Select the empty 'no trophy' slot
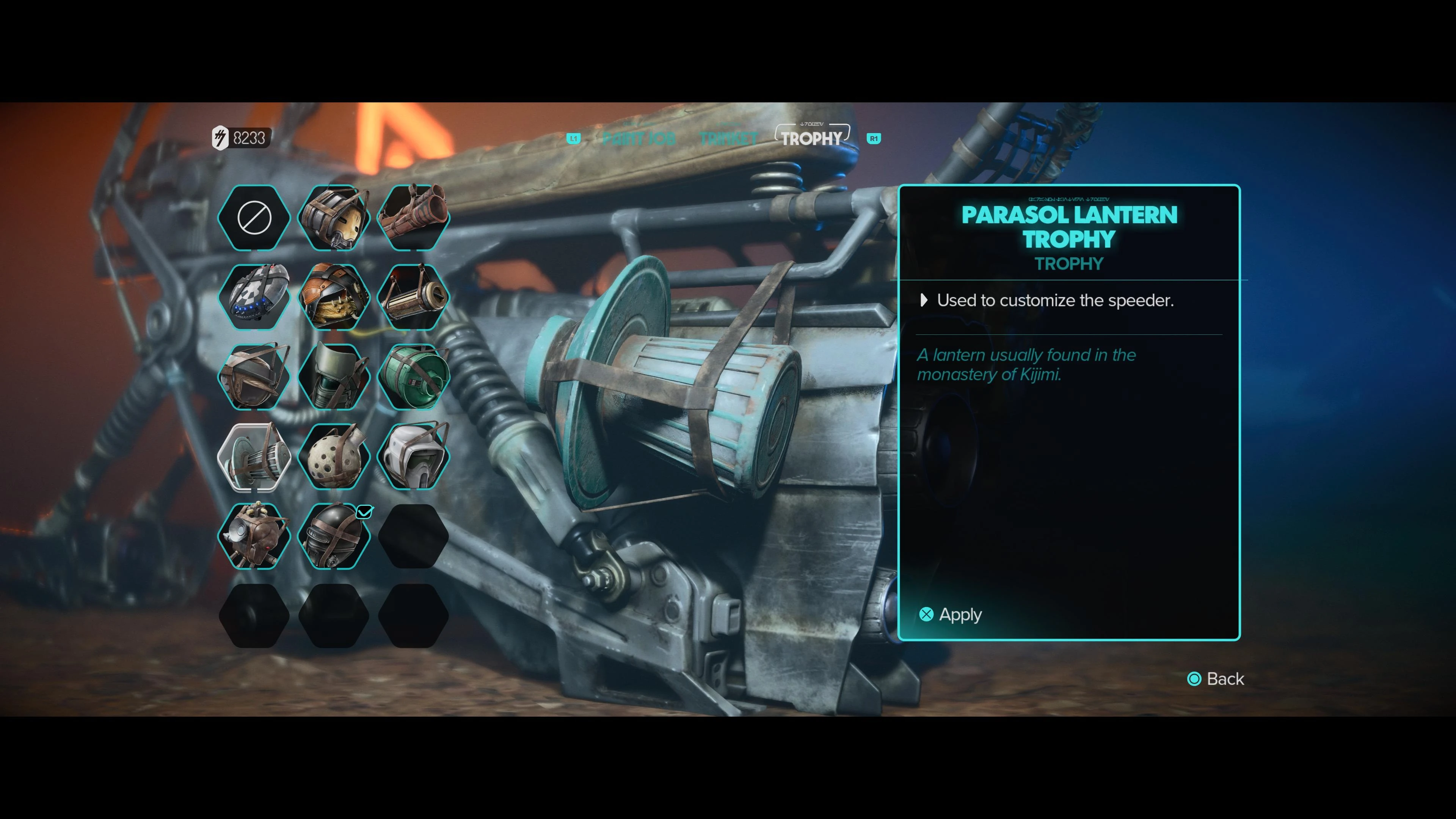The height and width of the screenshot is (819, 1456). click(254, 218)
